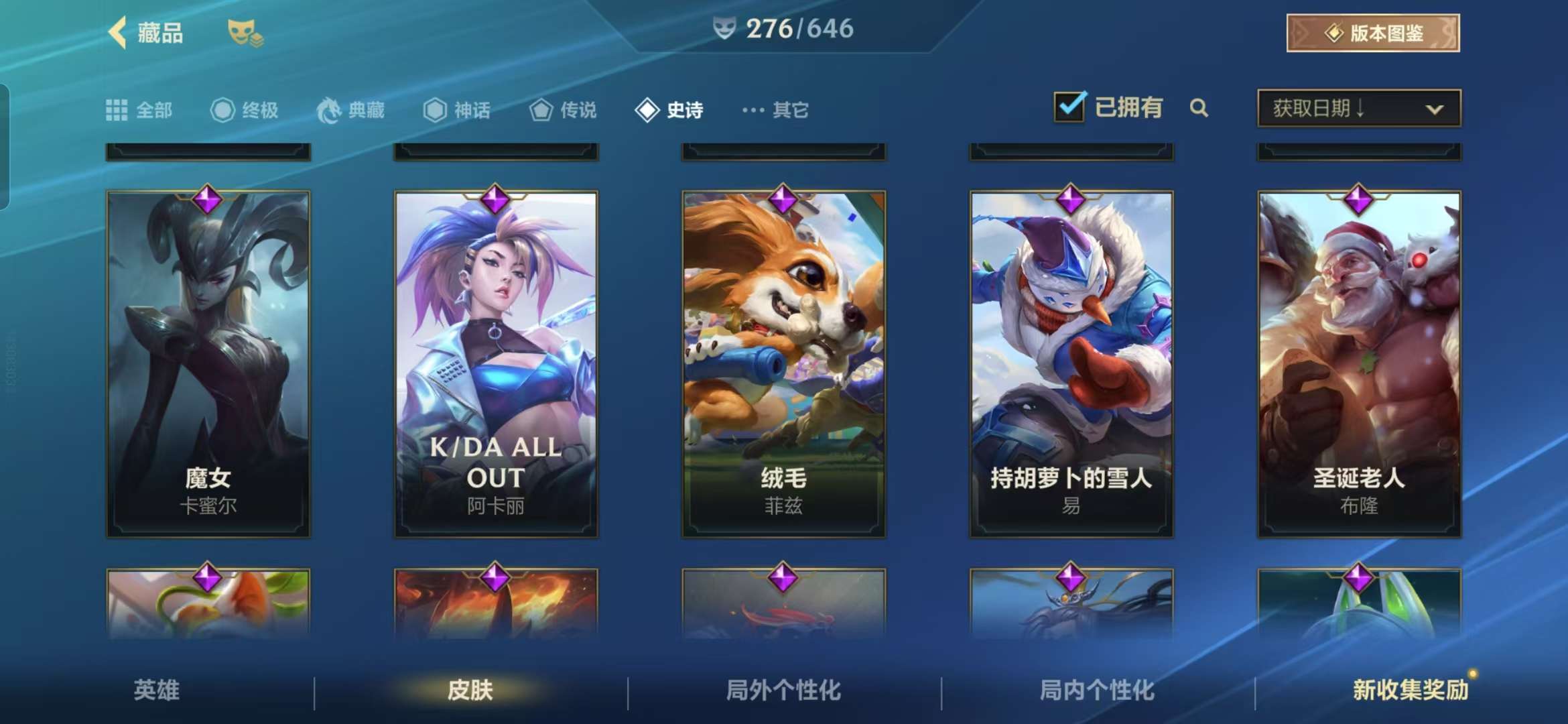Expand the 获取日期 sort dropdown
The width and height of the screenshot is (1568, 724).
[x=1359, y=108]
